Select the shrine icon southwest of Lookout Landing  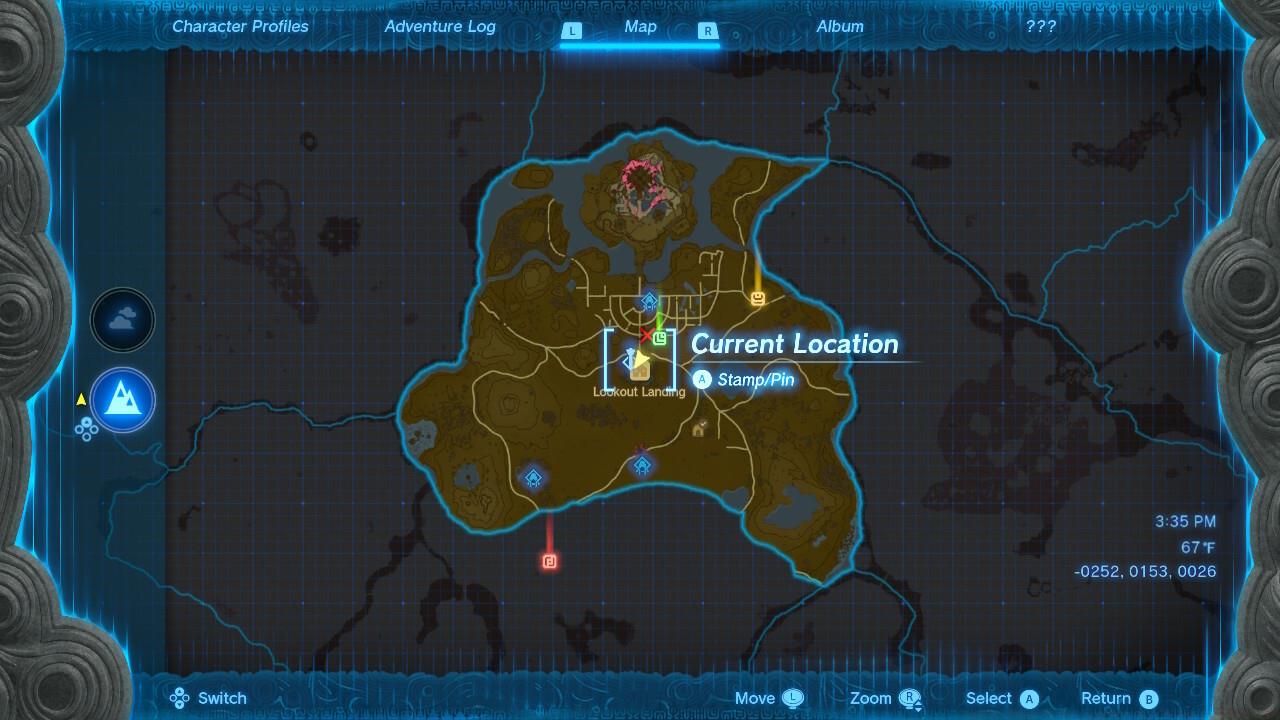coord(533,478)
